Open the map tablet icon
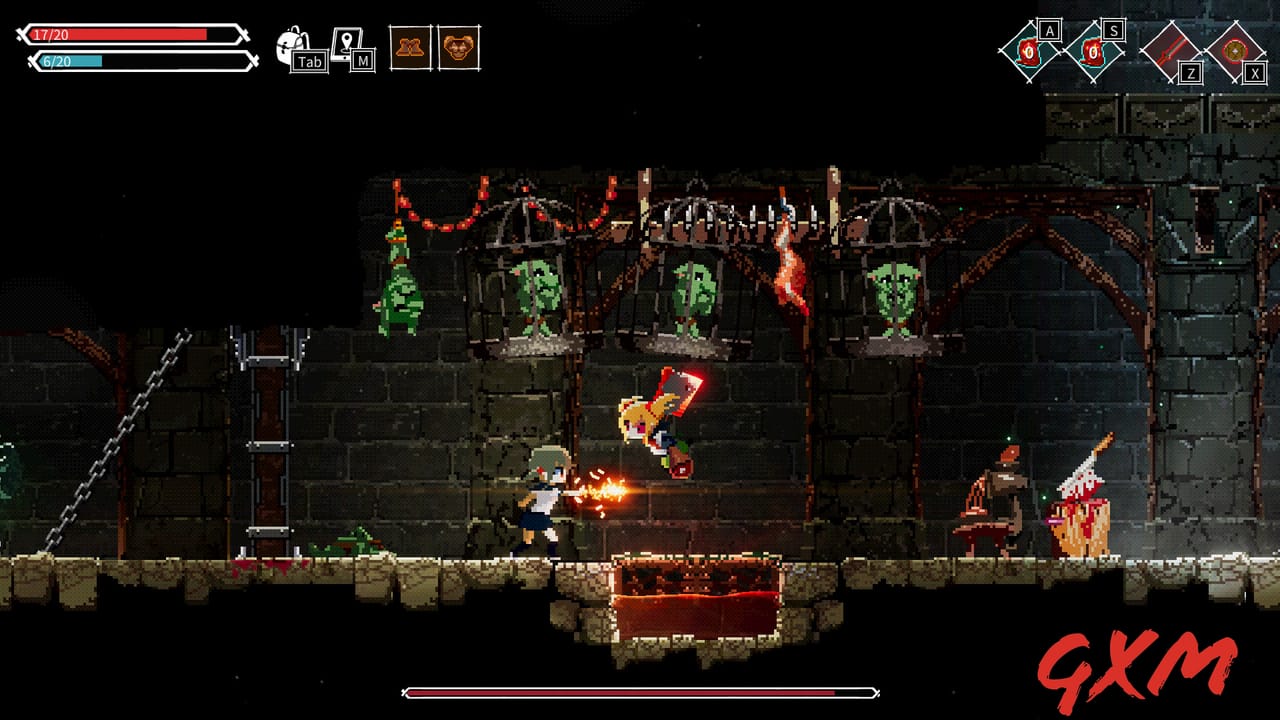 coord(347,42)
